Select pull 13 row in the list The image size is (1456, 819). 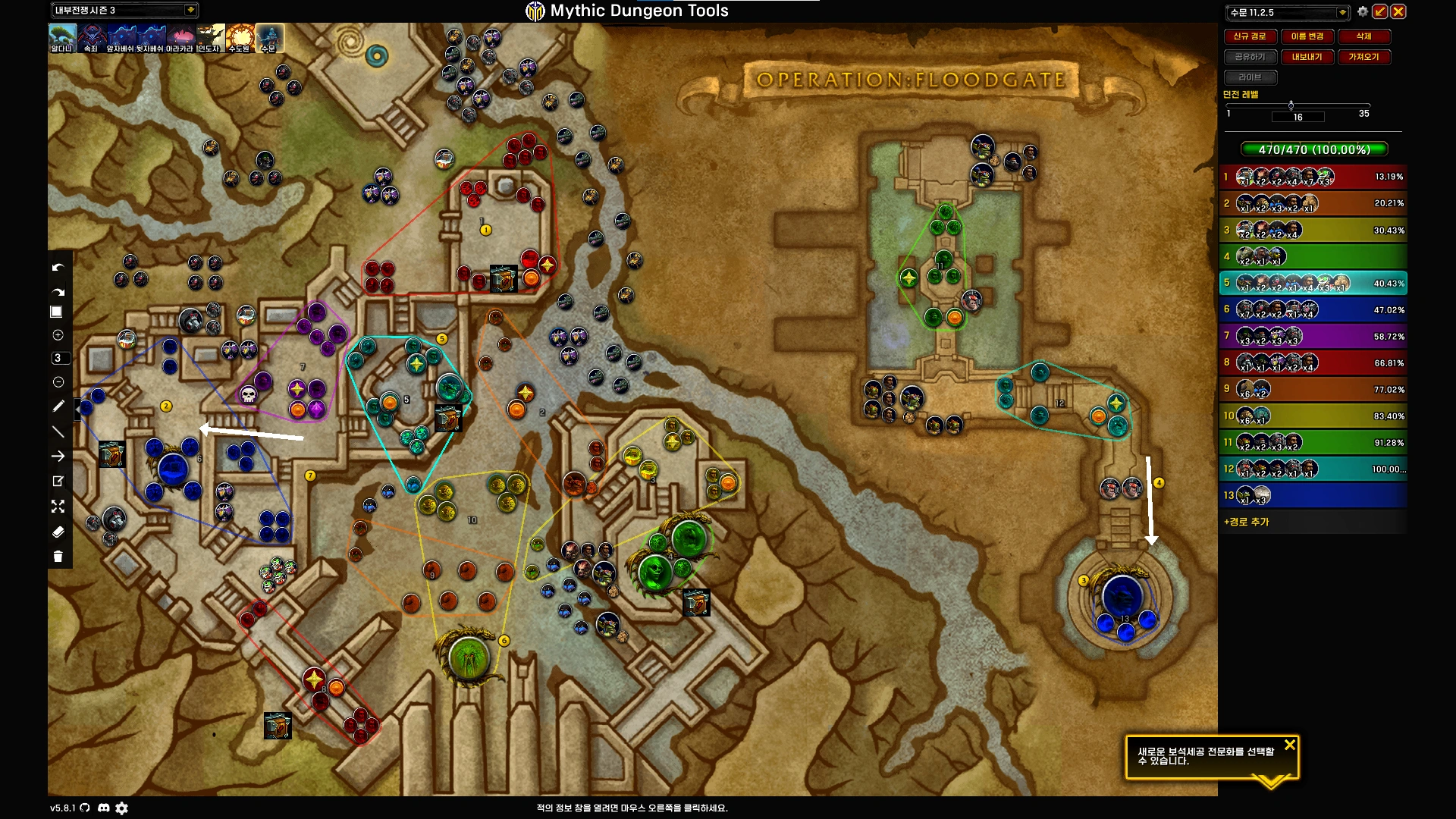pos(1313,495)
